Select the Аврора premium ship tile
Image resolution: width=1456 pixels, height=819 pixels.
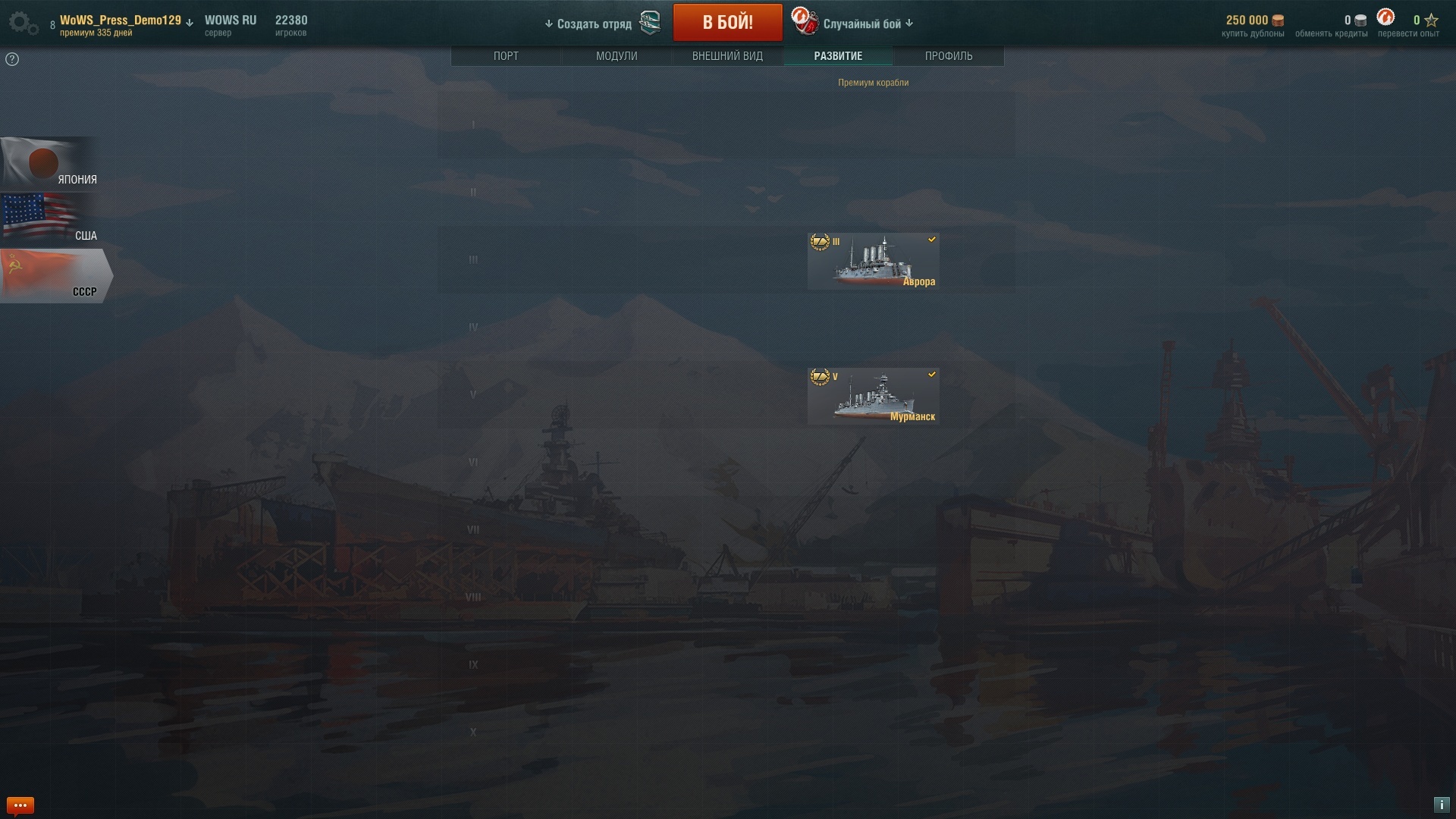click(873, 262)
